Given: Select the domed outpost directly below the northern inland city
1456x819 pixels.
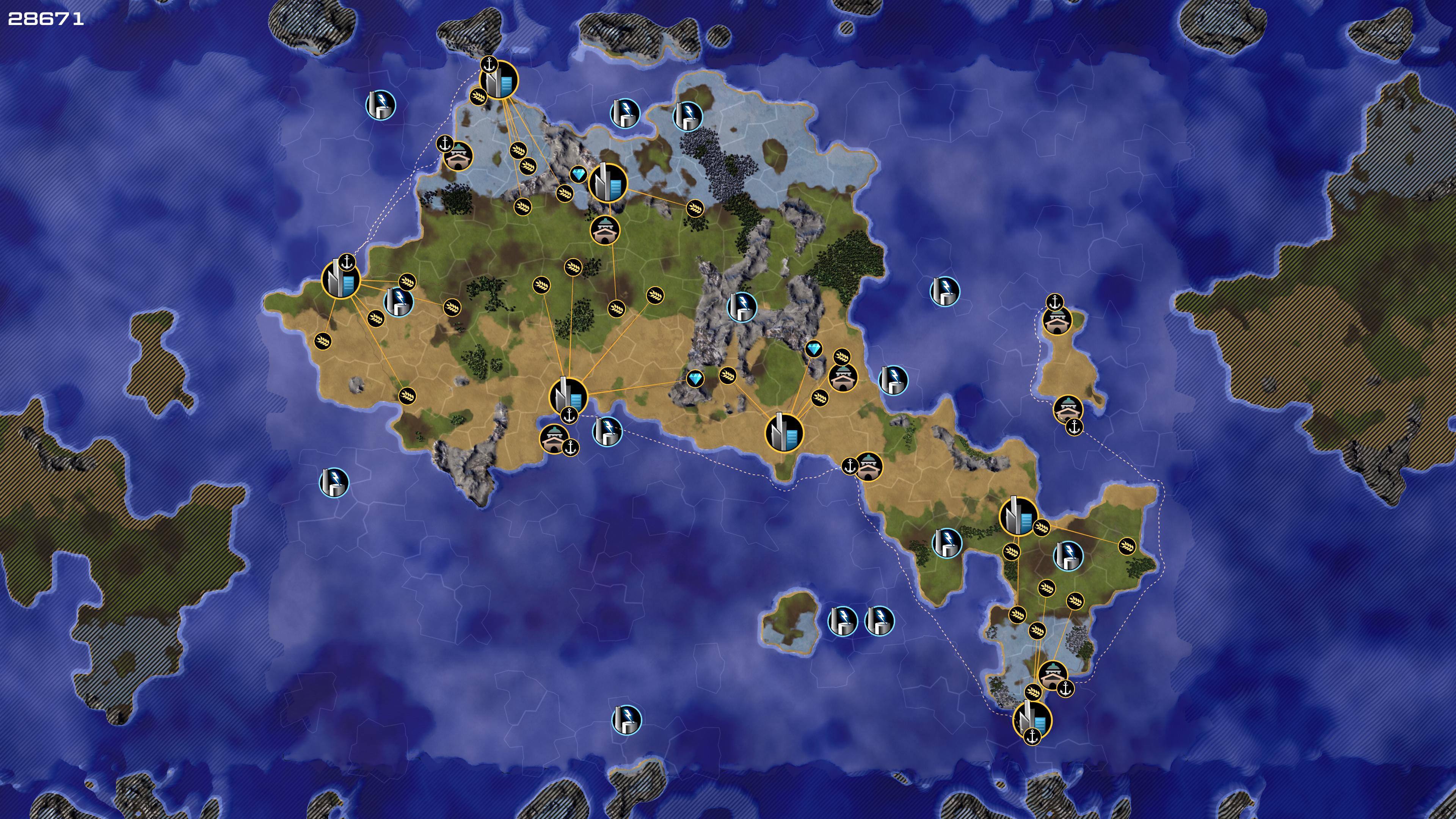Looking at the screenshot, I should (605, 230).
